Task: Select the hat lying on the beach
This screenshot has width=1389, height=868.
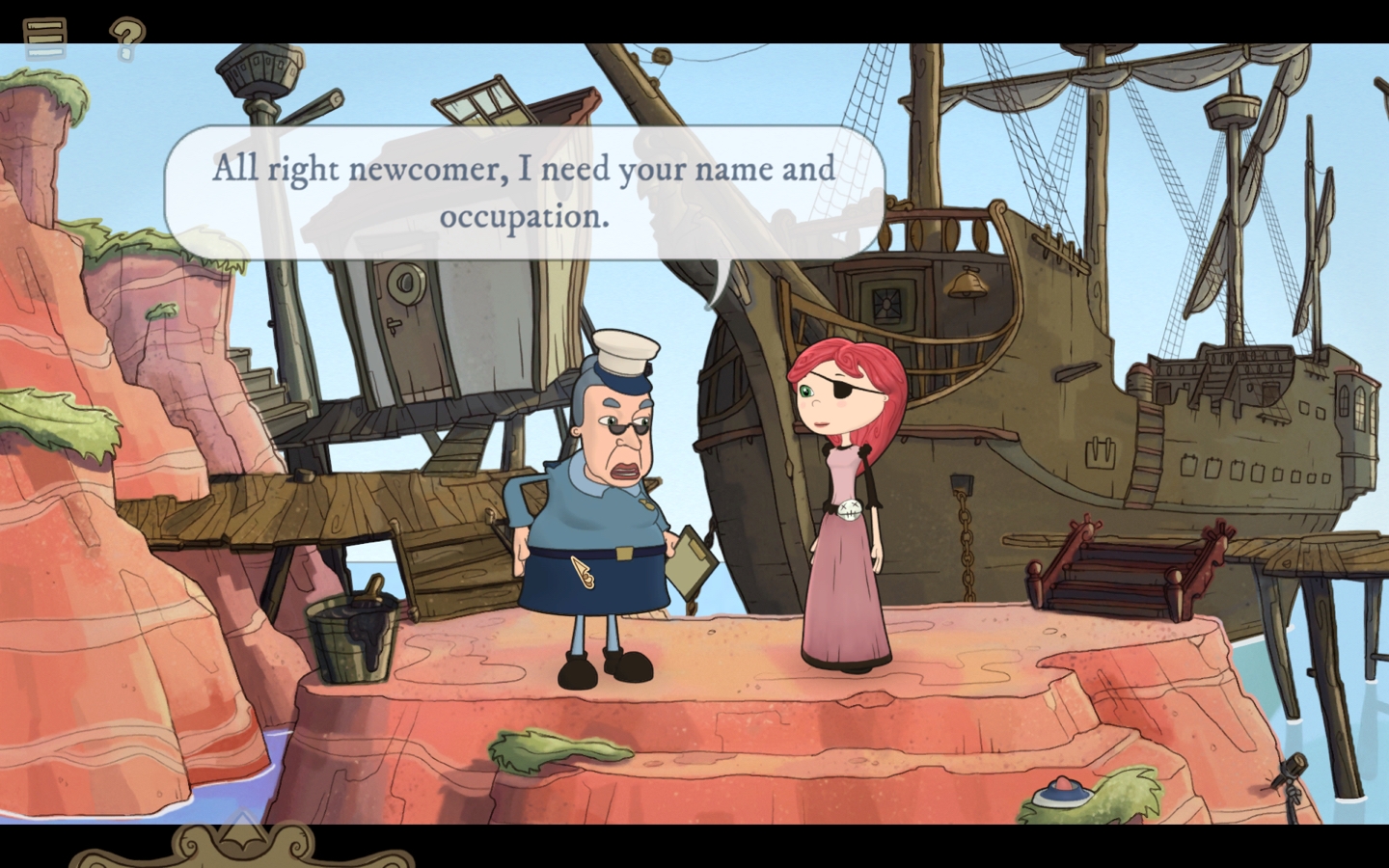Action: (1061, 793)
